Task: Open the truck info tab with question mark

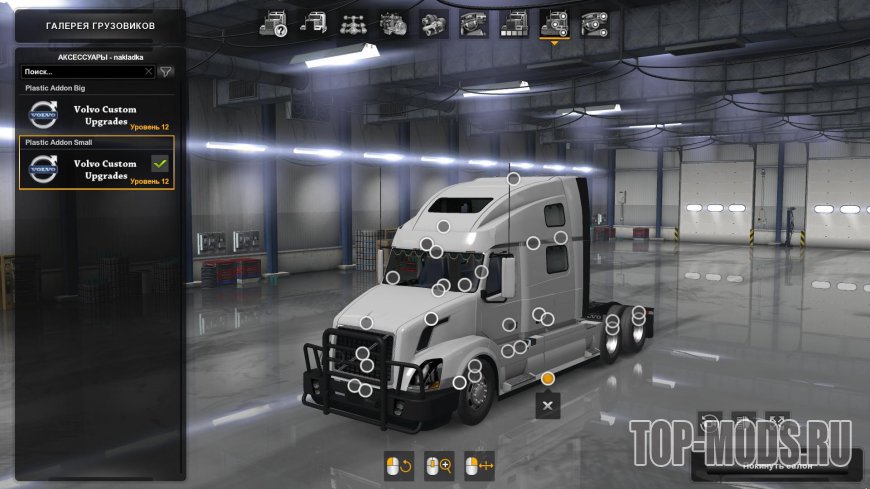Action: tap(273, 23)
